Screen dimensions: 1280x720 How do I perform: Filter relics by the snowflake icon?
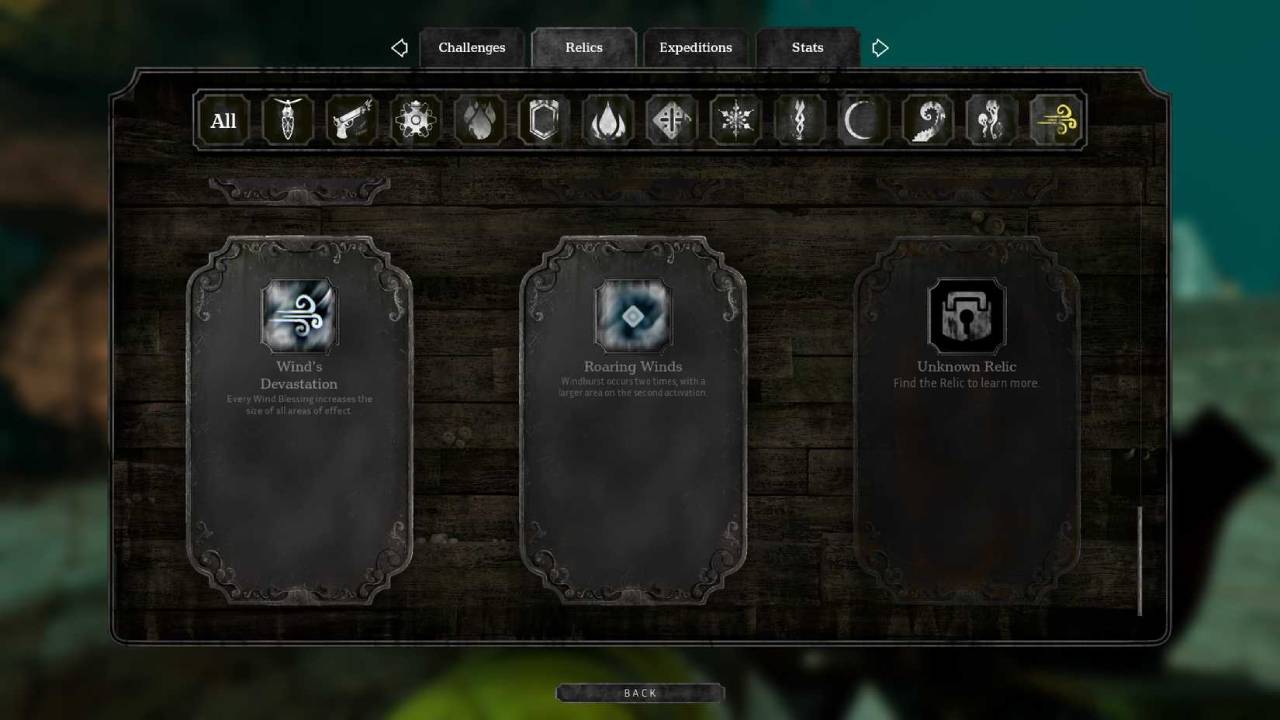point(735,120)
